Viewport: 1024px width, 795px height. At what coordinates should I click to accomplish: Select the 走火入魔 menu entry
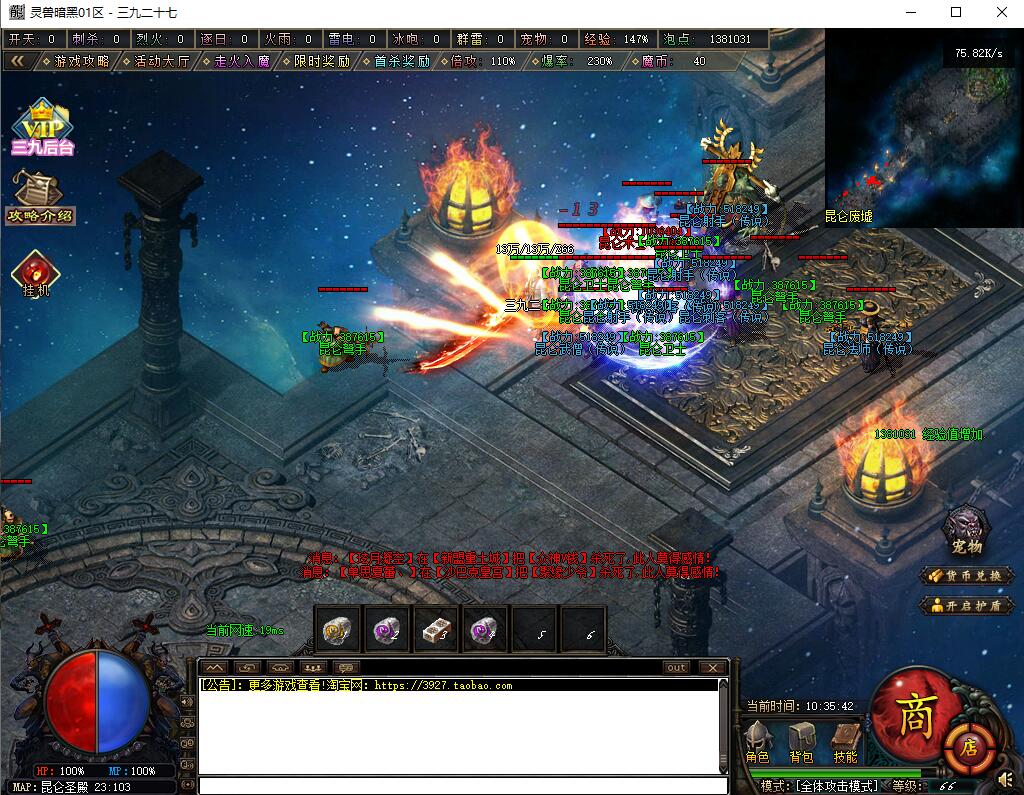pyautogui.click(x=236, y=61)
